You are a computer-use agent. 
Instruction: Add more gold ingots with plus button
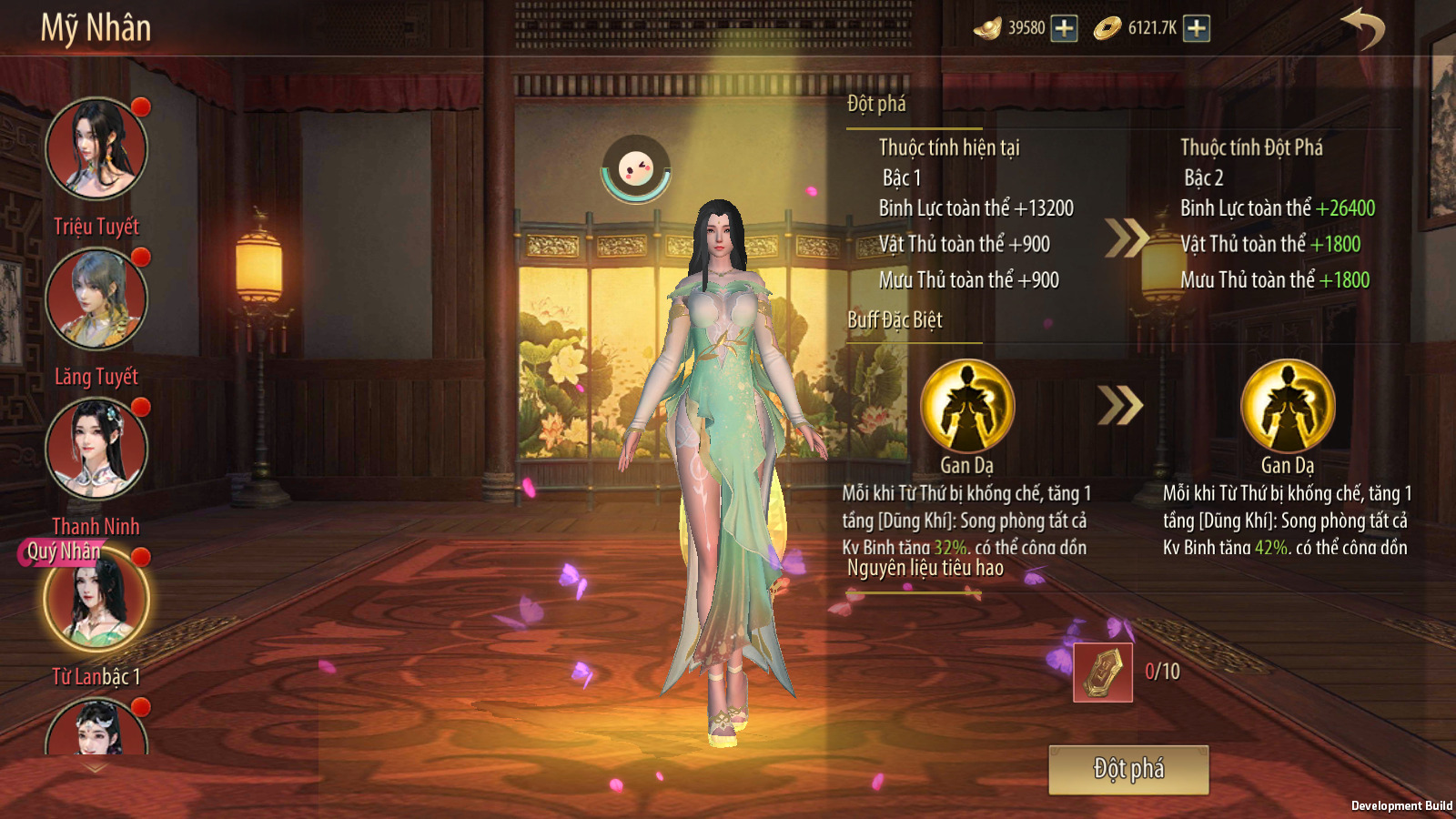[1064, 28]
